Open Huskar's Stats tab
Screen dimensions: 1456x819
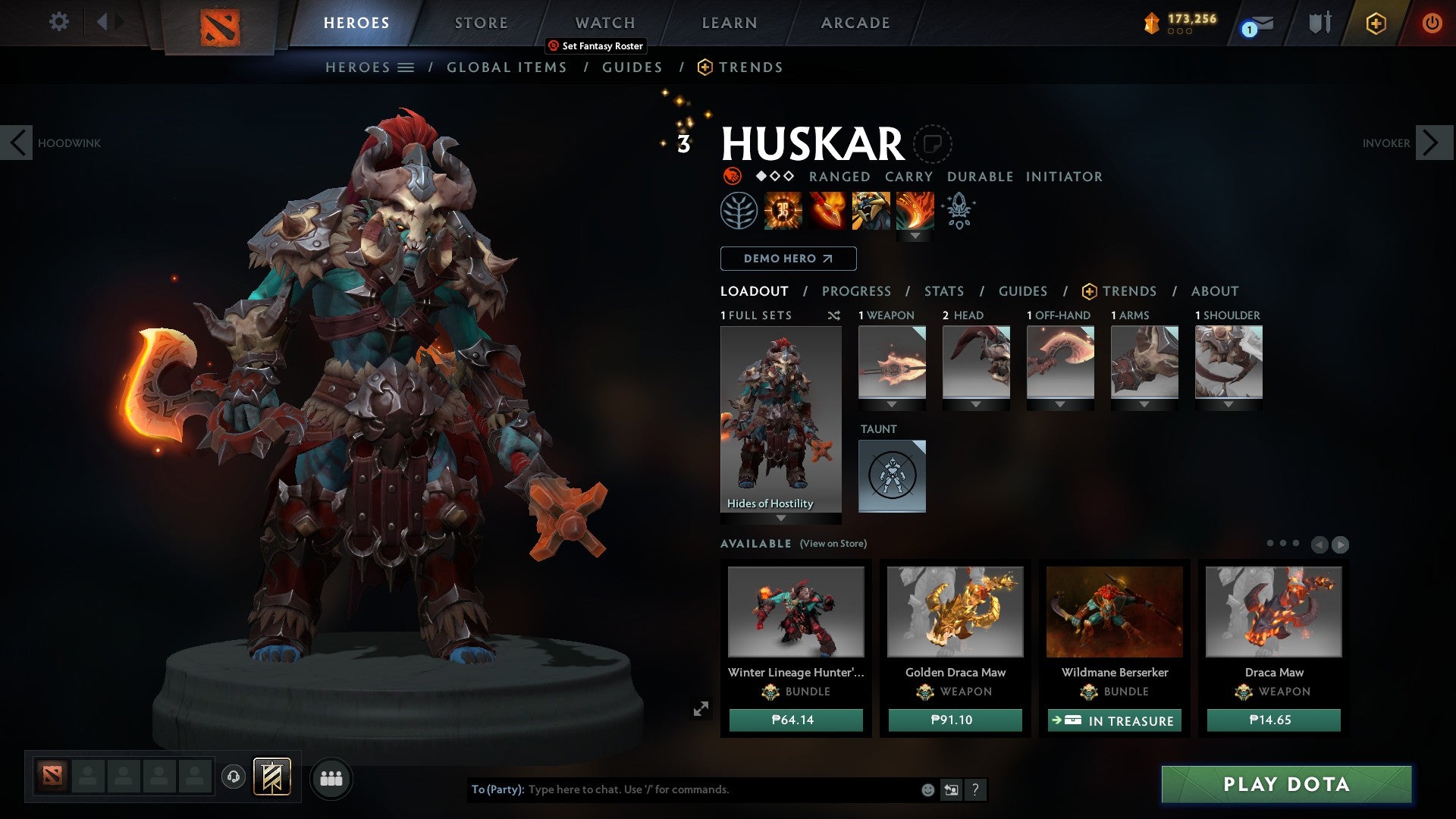(944, 291)
